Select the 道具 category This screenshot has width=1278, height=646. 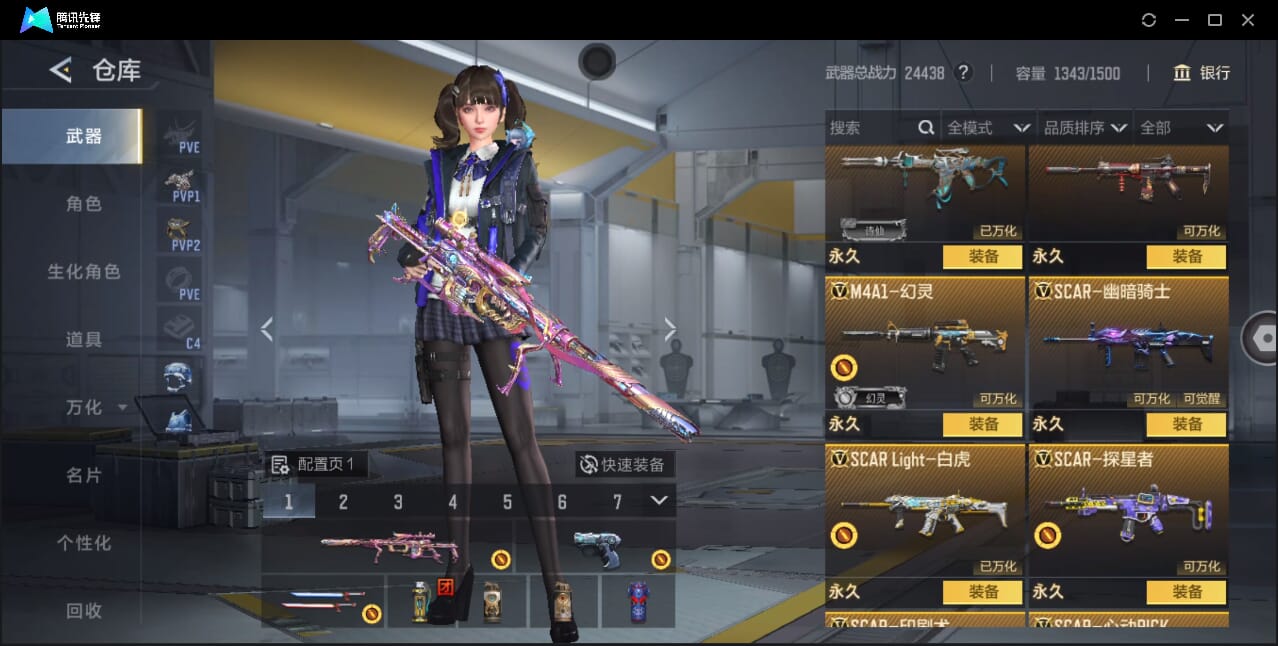point(84,340)
